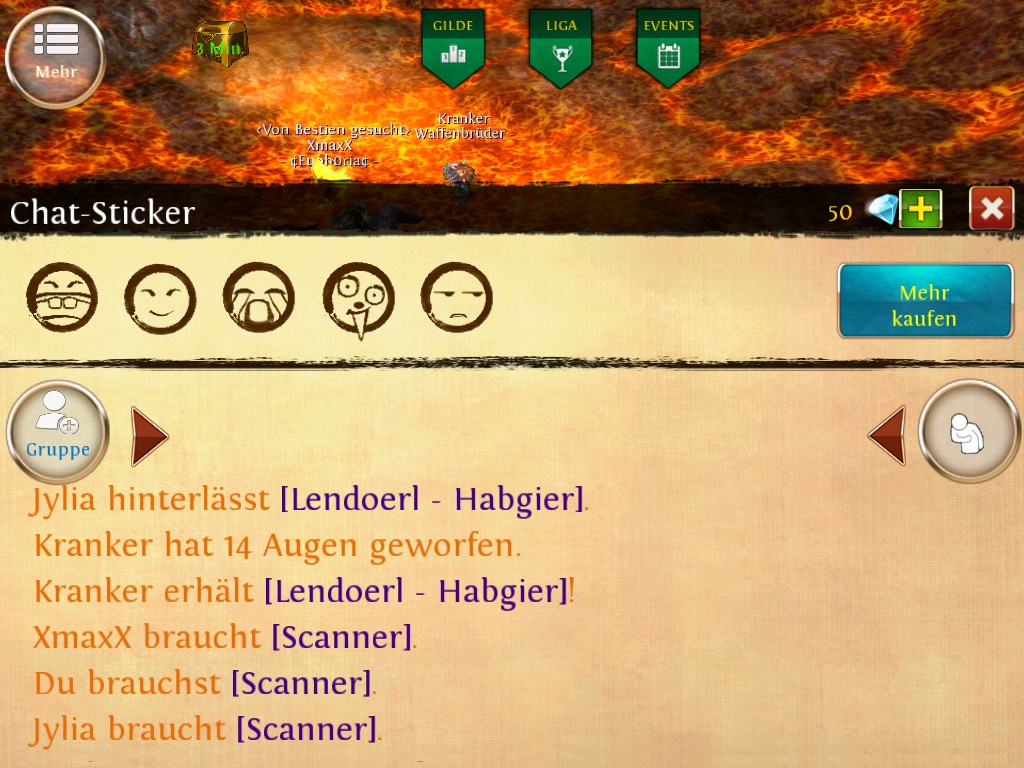Pick the wide-eyed goatee face sticker
Image resolution: width=1024 pixels, height=768 pixels.
[x=358, y=298]
